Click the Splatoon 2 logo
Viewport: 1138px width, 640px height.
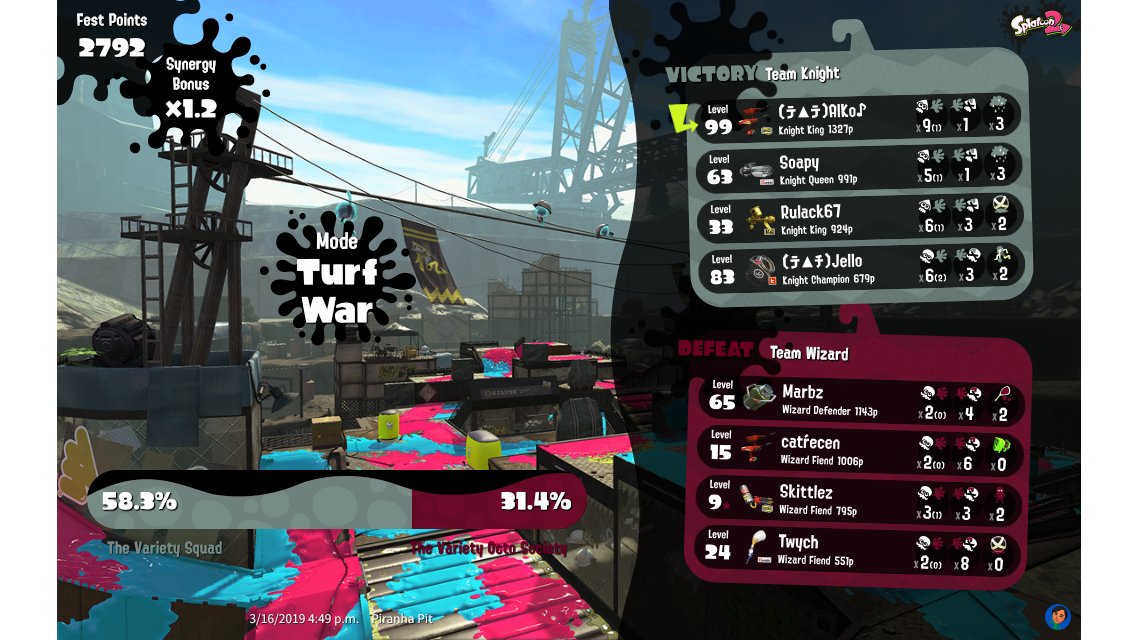(x=1040, y=23)
